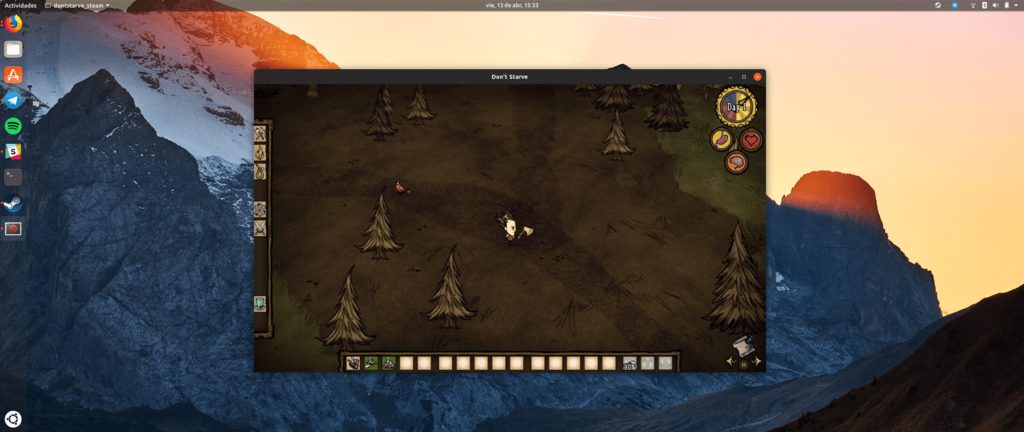The image size is (1024, 432).
Task: Select the grey item in the leftmost inventory slot
Action: [353, 363]
